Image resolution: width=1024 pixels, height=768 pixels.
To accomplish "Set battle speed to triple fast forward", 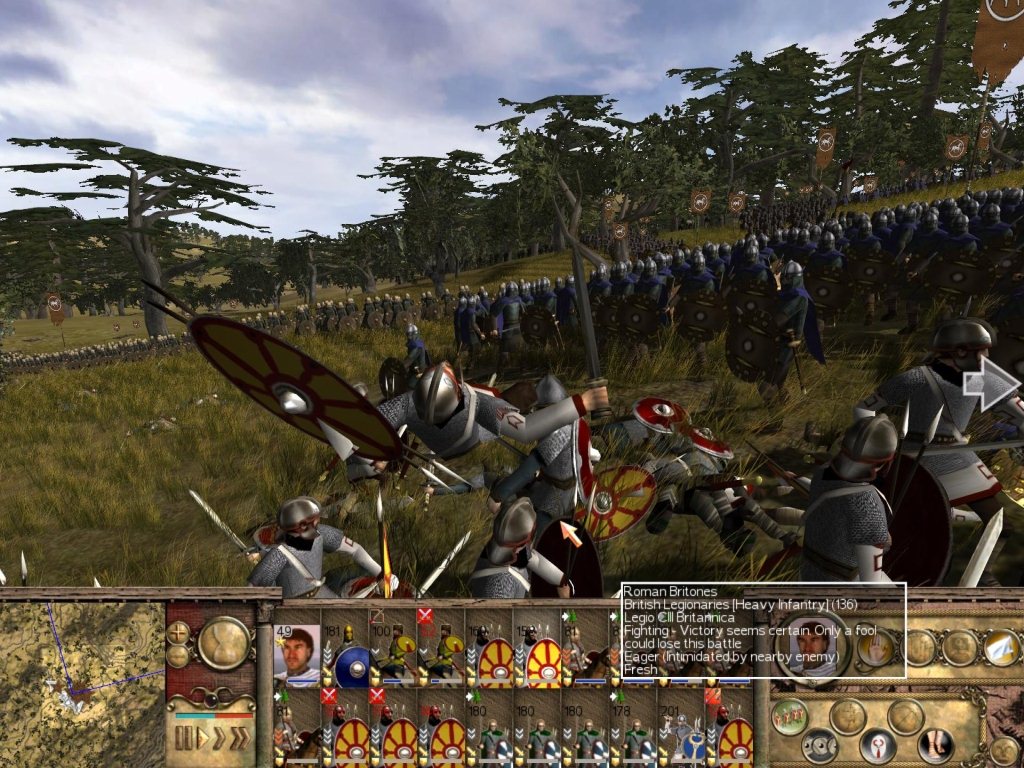I will [241, 739].
